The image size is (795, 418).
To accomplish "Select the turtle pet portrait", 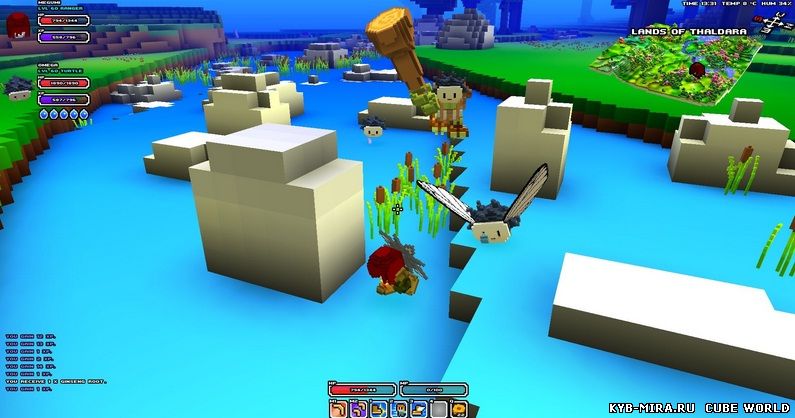I will (x=19, y=89).
